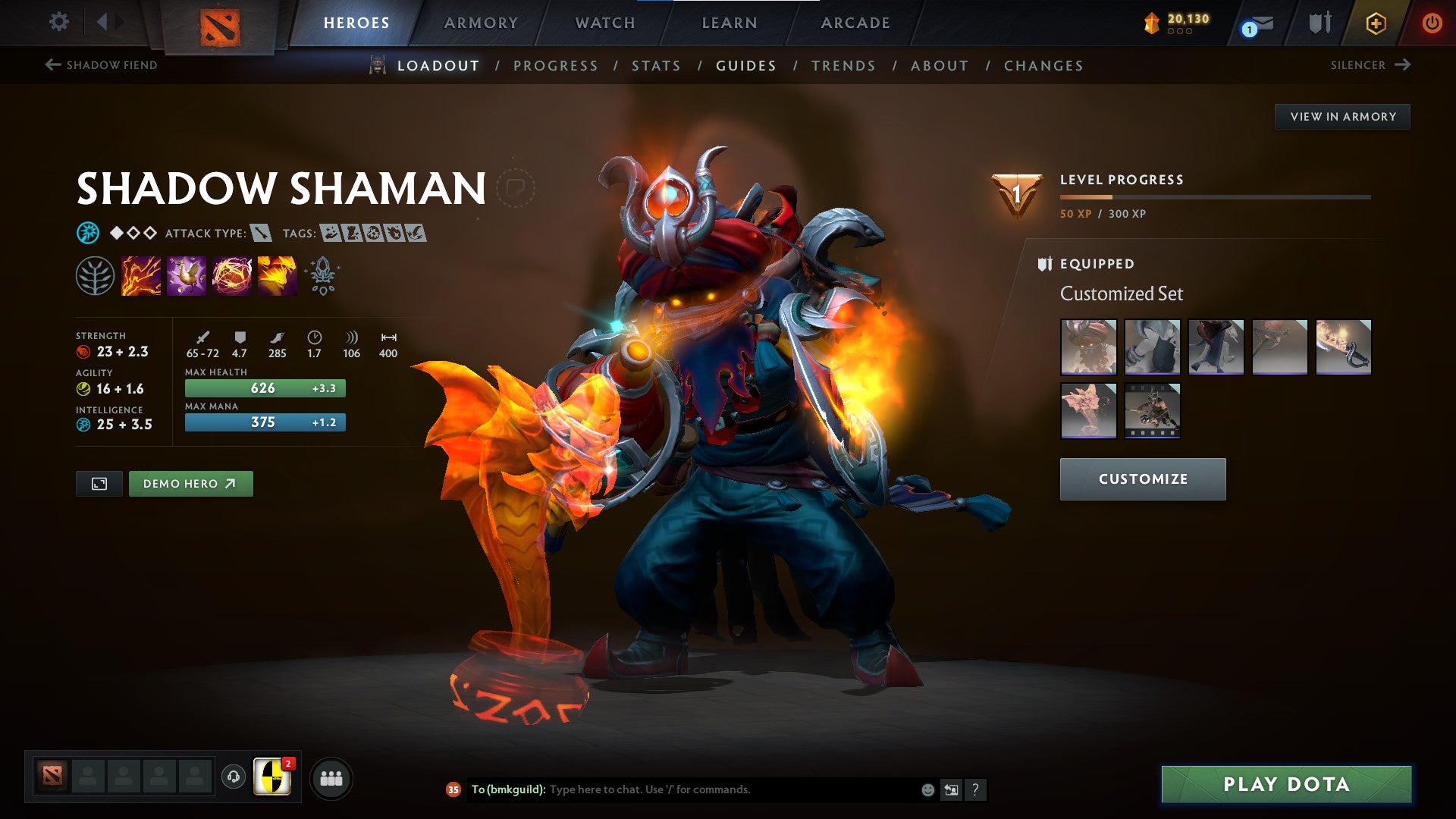
Task: Open the Dota Plus hexagon icon
Action: (1376, 23)
